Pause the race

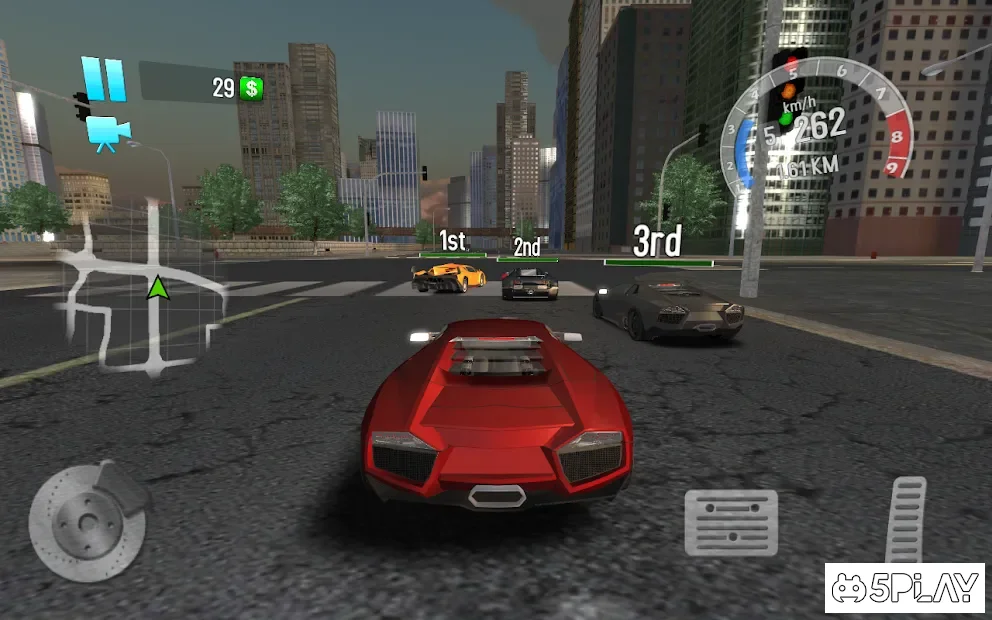click(x=103, y=79)
